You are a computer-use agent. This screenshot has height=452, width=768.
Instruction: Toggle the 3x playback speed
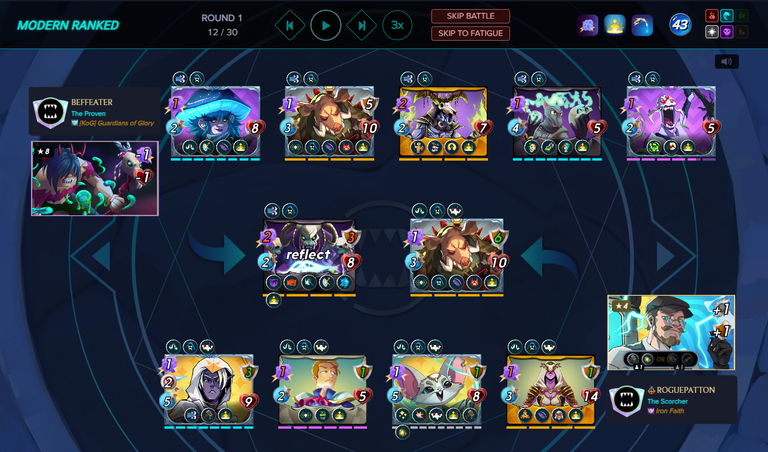click(397, 25)
